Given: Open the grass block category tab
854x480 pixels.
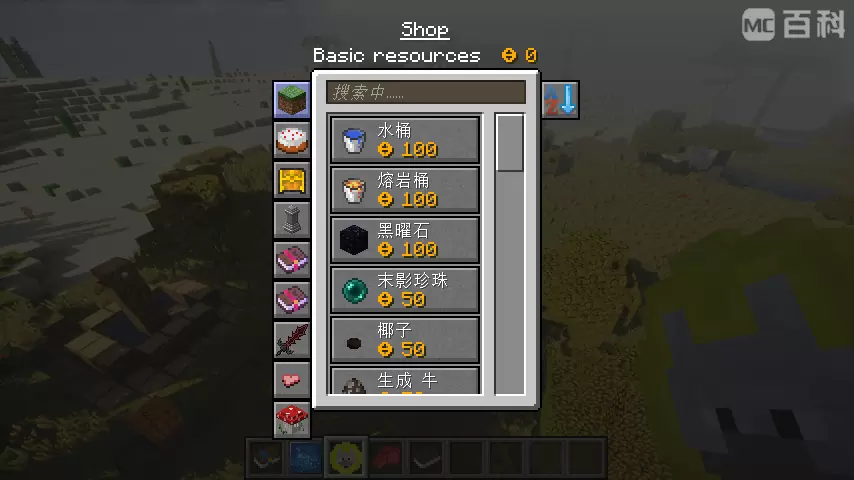Looking at the screenshot, I should (x=292, y=100).
